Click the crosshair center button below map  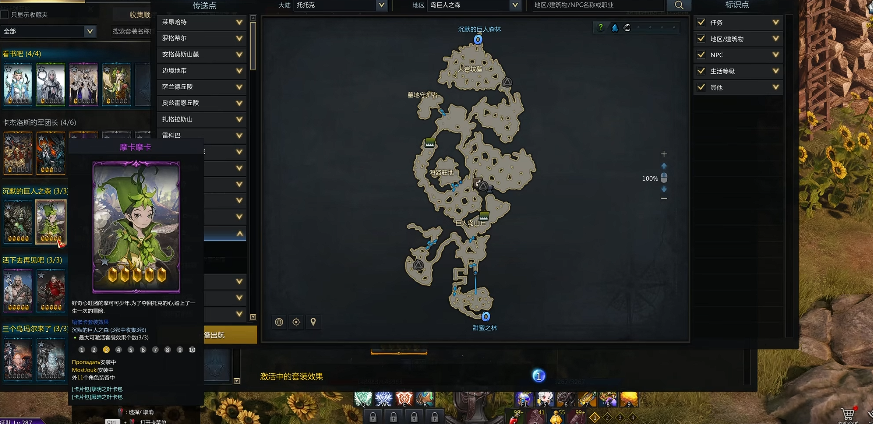tap(296, 322)
